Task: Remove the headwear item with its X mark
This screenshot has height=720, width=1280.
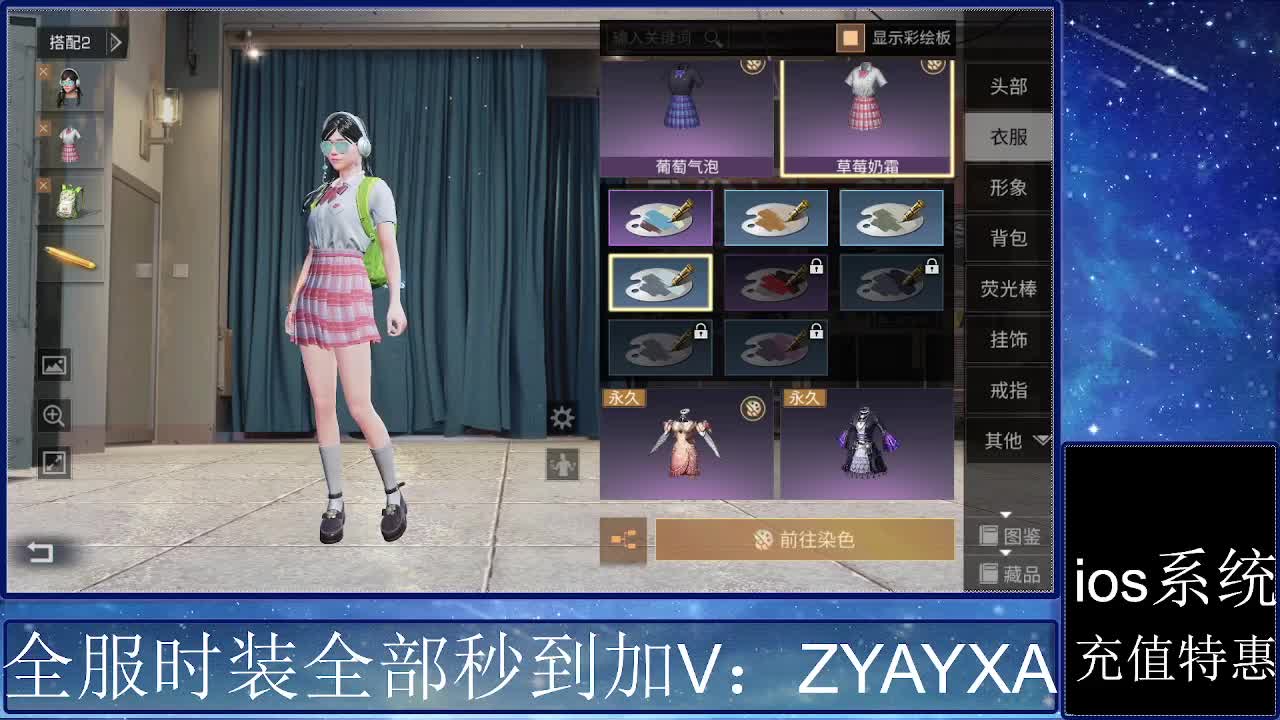Action: tap(42, 71)
